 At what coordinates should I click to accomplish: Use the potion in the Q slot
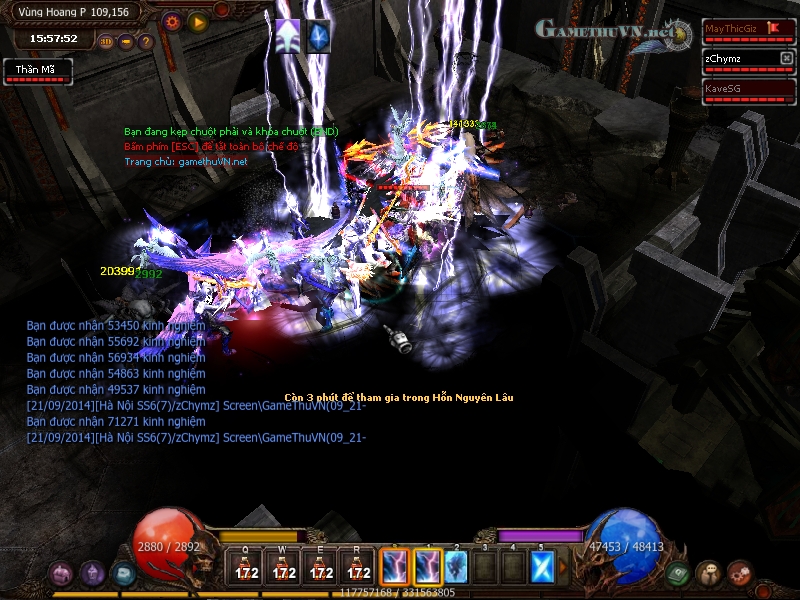click(245, 567)
